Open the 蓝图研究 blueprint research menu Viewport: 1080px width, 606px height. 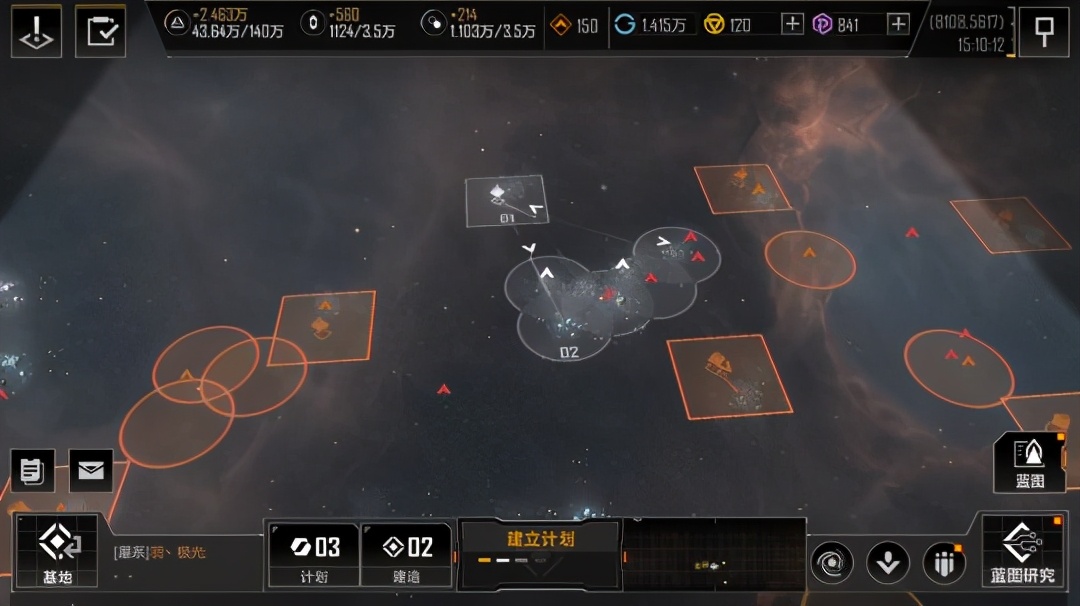(x=1024, y=550)
